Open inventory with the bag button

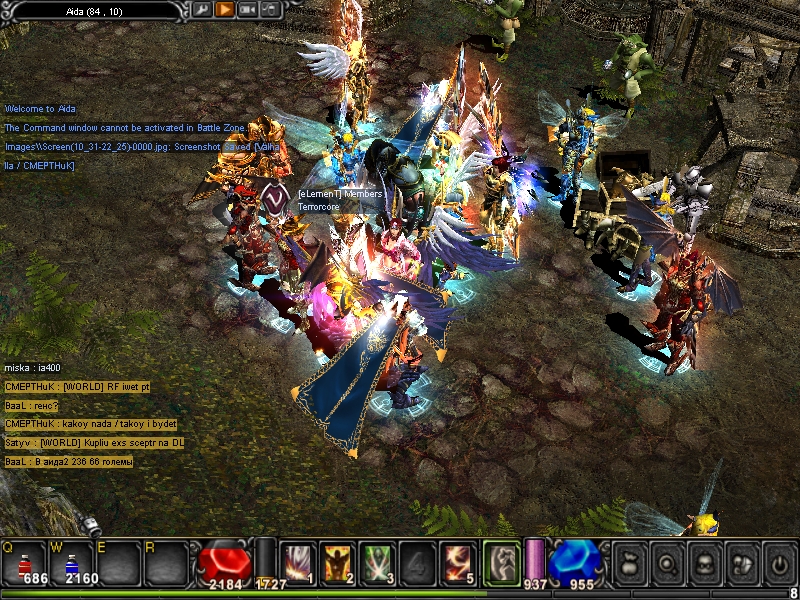click(x=631, y=564)
